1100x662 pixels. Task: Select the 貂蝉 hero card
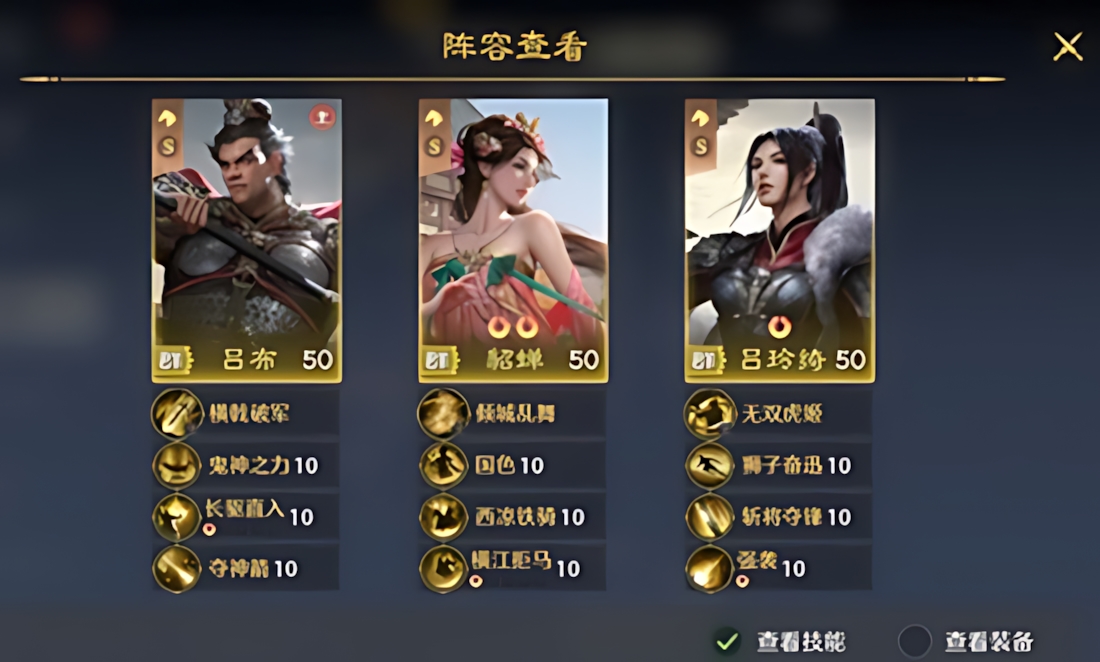(x=513, y=240)
